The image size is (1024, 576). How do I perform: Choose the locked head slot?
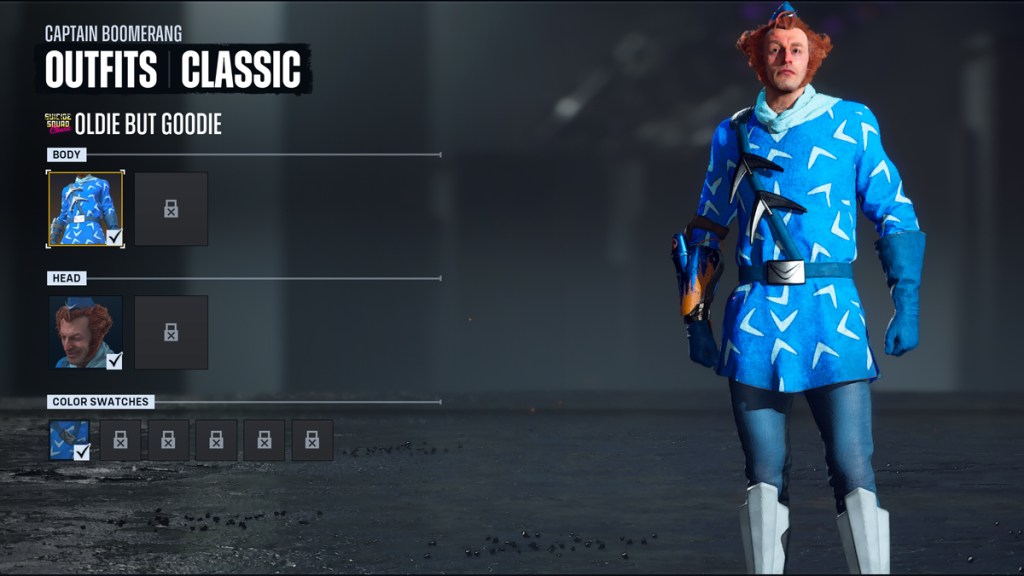click(x=171, y=332)
